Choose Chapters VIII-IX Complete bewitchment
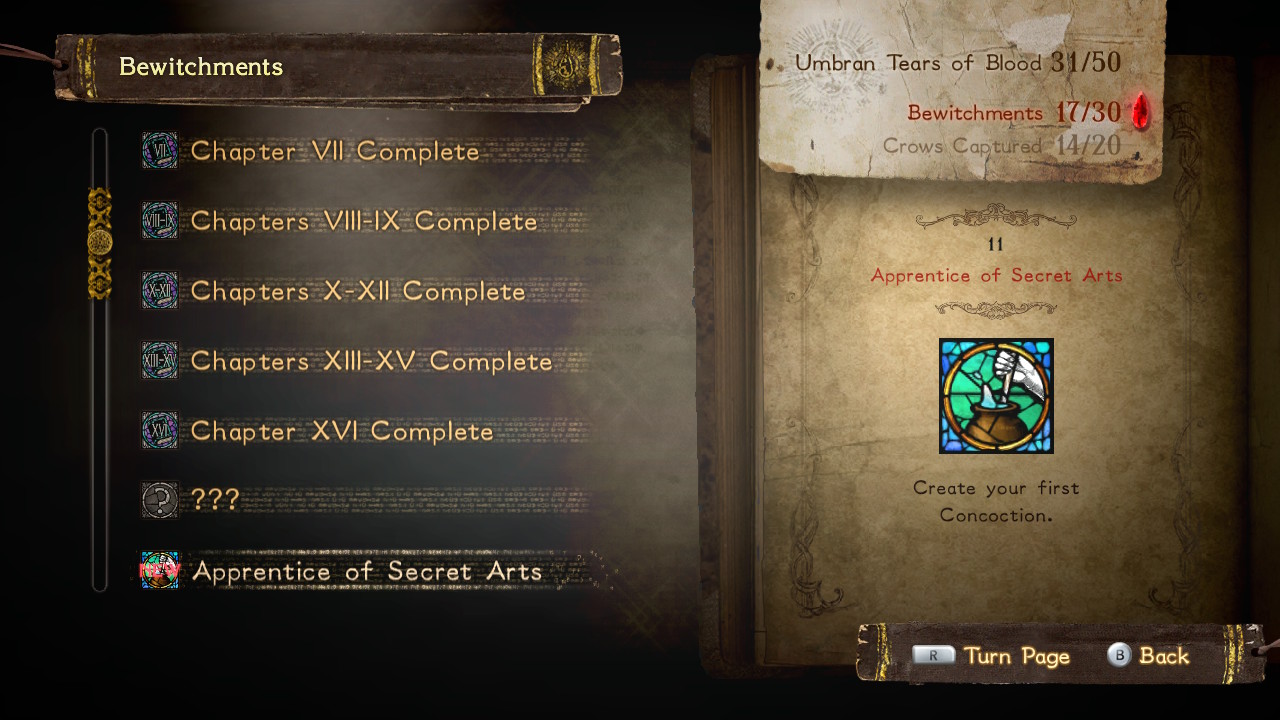This screenshot has width=1280, height=720. [x=364, y=222]
